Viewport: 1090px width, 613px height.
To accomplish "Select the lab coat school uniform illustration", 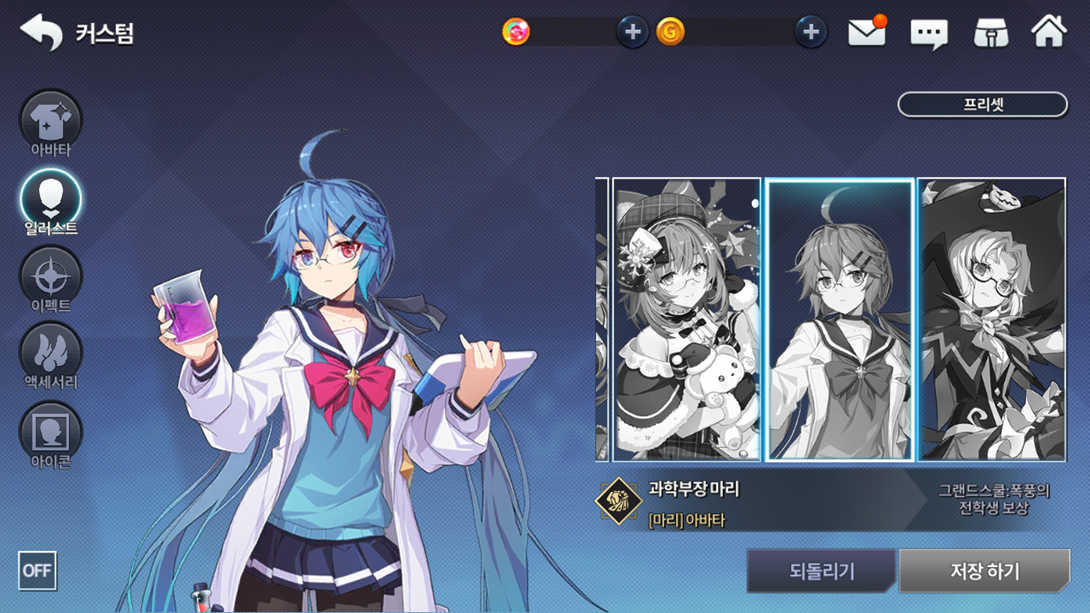I will tap(839, 319).
